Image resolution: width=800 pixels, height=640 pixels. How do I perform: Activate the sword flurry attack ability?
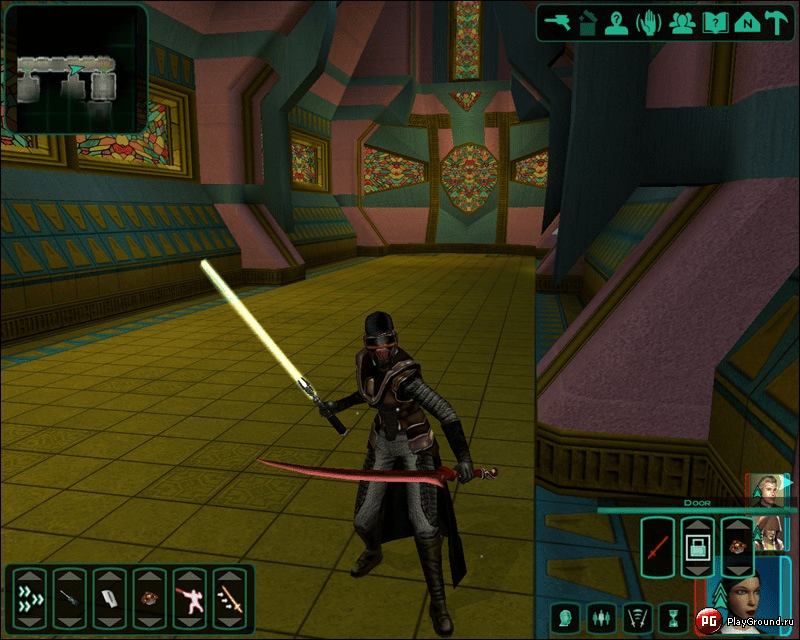pos(231,599)
